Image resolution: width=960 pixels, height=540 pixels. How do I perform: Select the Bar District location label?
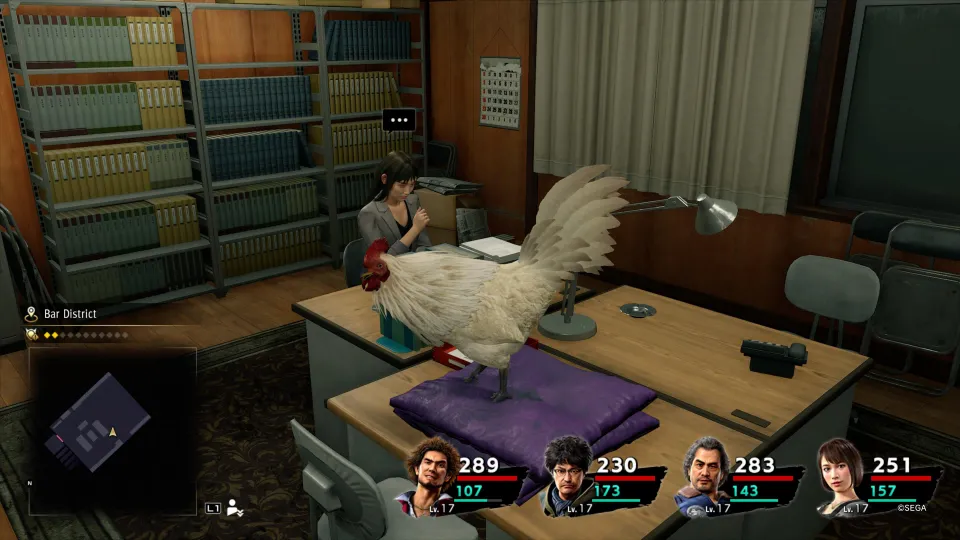(x=70, y=314)
